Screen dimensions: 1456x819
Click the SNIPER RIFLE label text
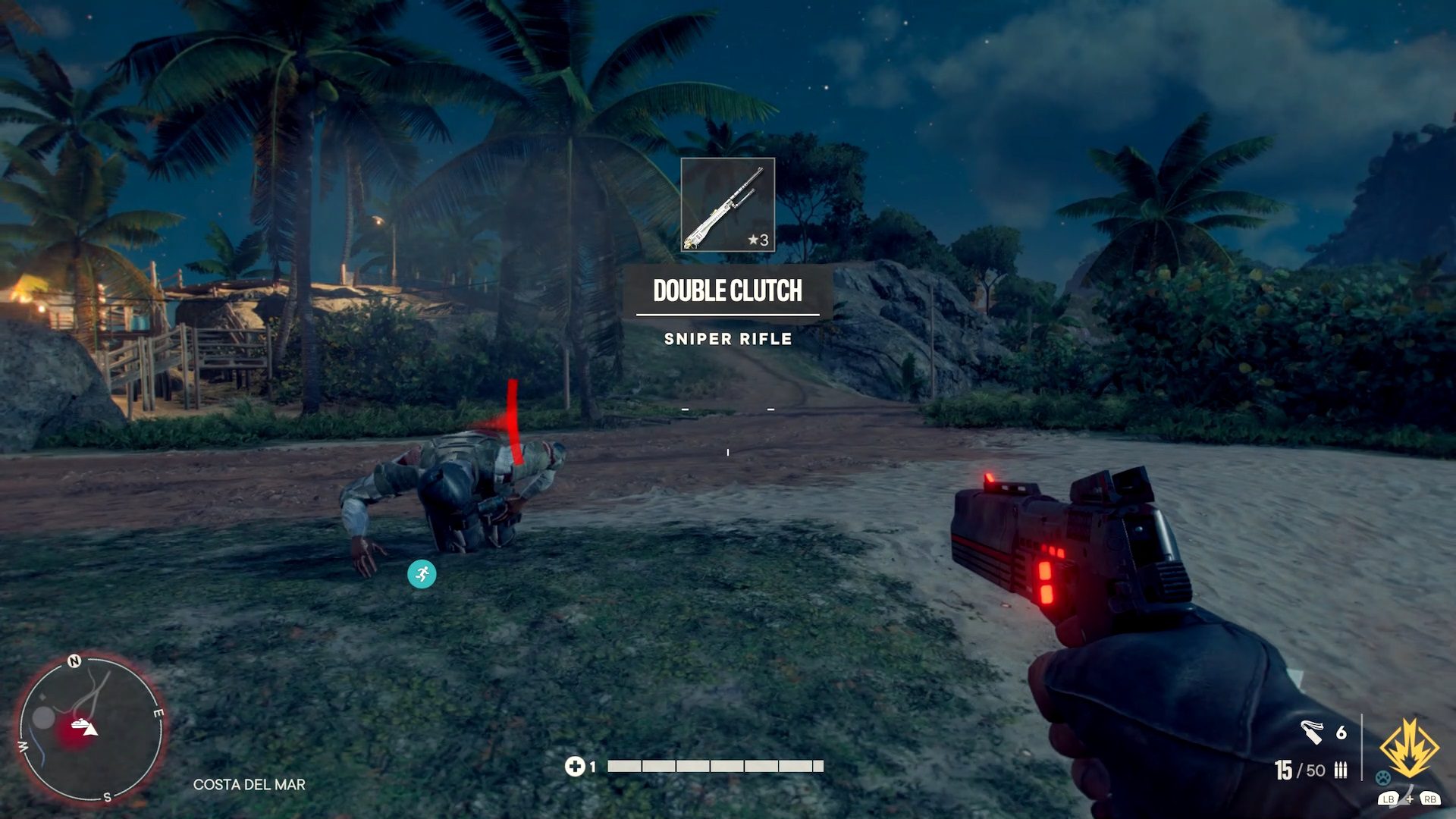tap(729, 340)
